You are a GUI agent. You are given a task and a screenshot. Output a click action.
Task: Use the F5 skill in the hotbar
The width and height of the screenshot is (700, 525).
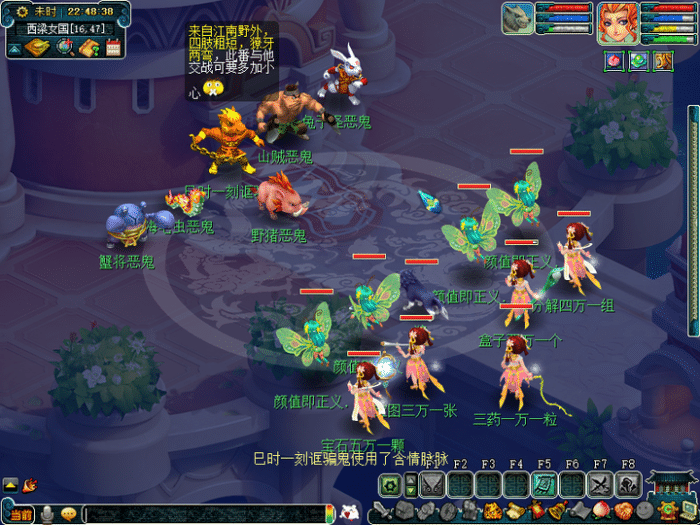[x=543, y=485]
